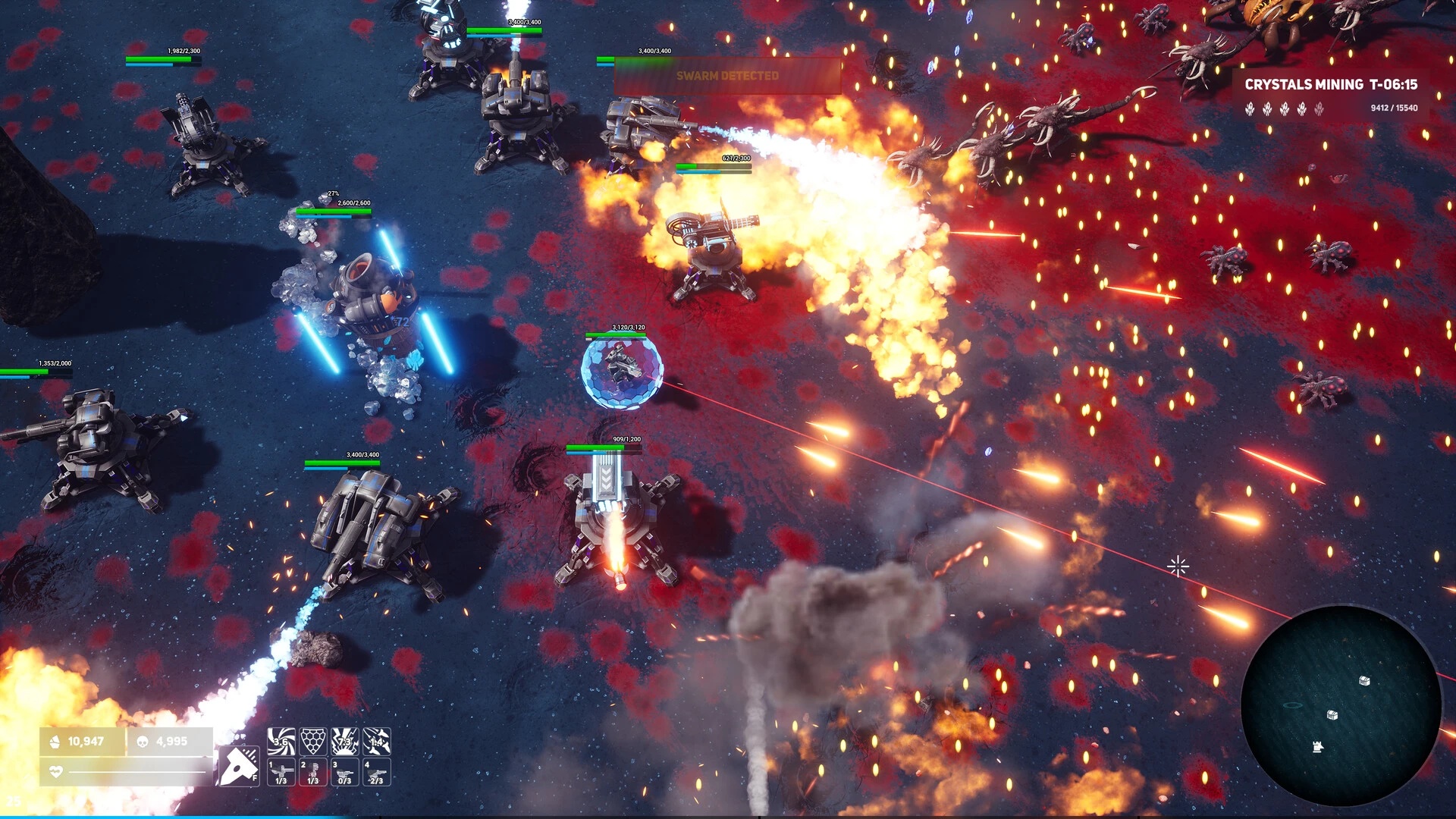The width and height of the screenshot is (1456, 819).
Task: Select the T-06:15 mining timer label
Action: [x=1394, y=86]
